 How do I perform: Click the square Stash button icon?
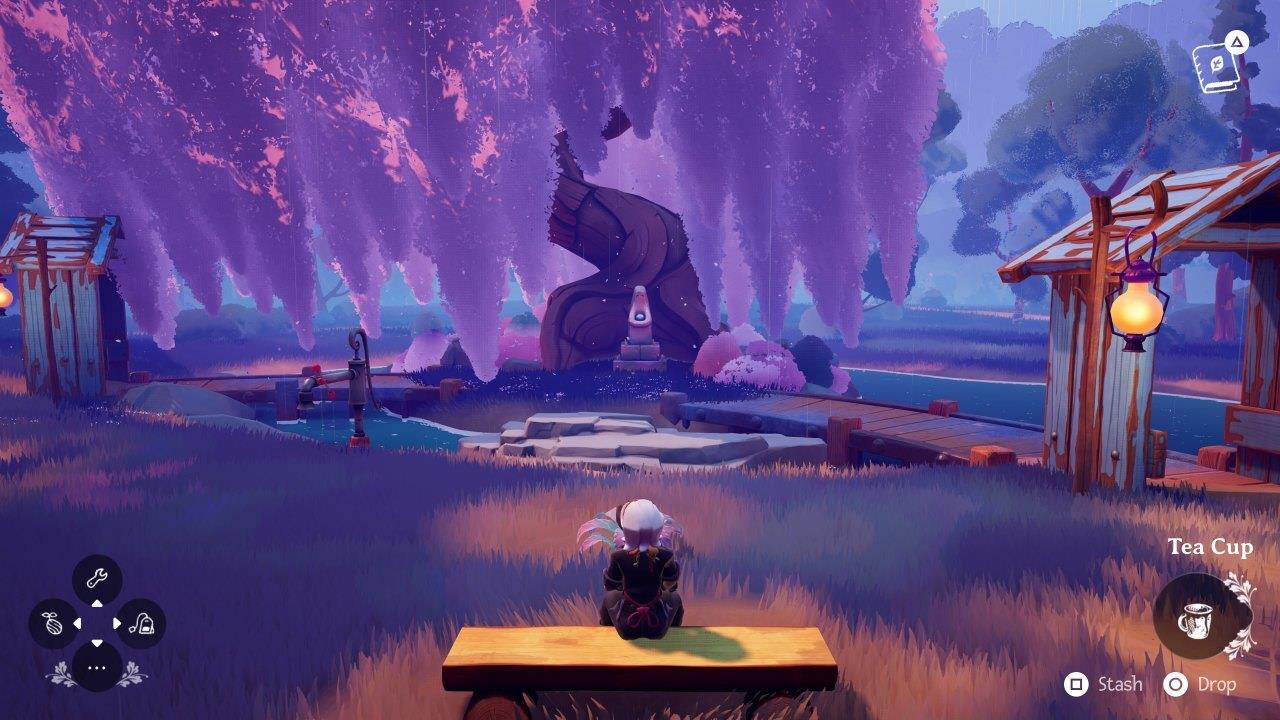coord(1076,686)
